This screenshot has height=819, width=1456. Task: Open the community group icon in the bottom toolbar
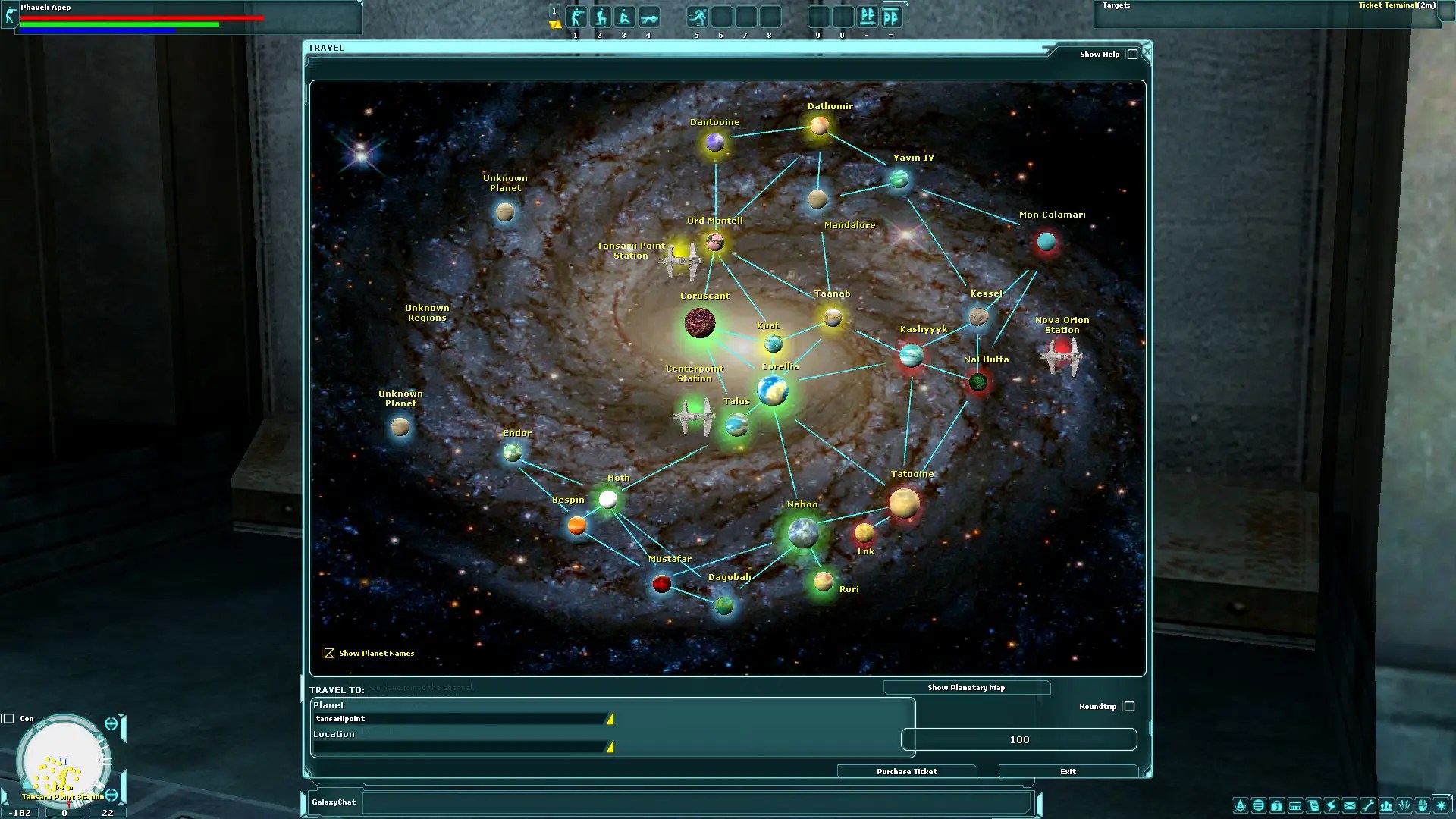pos(1386,806)
